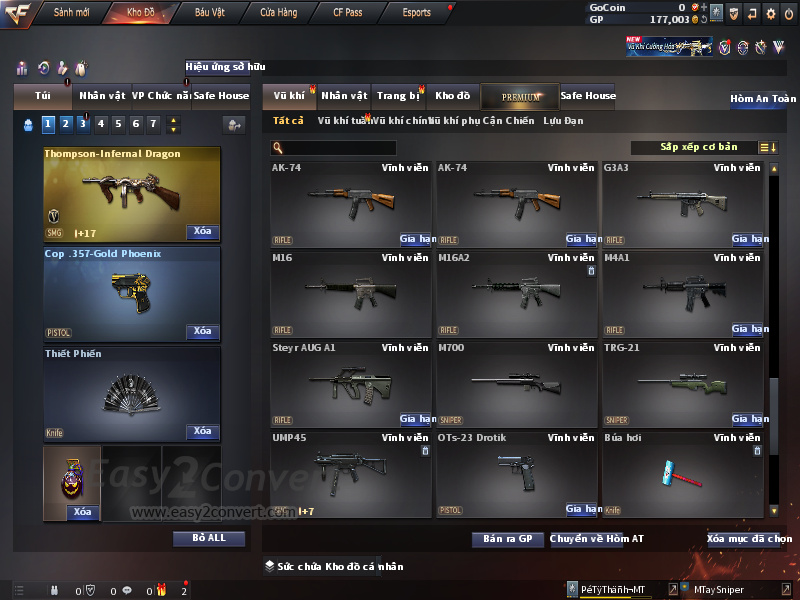The width and height of the screenshot is (800, 600).
Task: Remove Thompson-Infernal Dragon with Xóa
Action: point(202,232)
